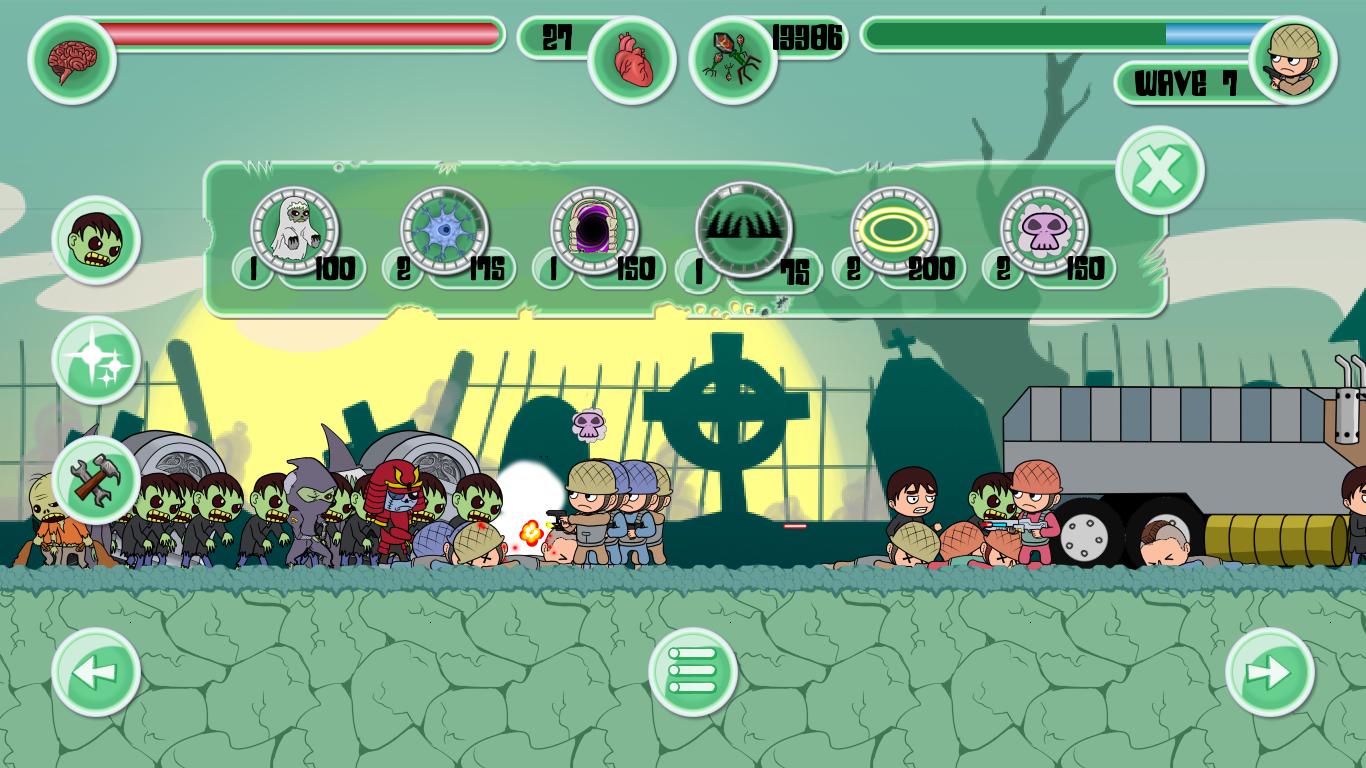Move view with right arrow button
This screenshot has width=1366, height=768.
[1269, 672]
